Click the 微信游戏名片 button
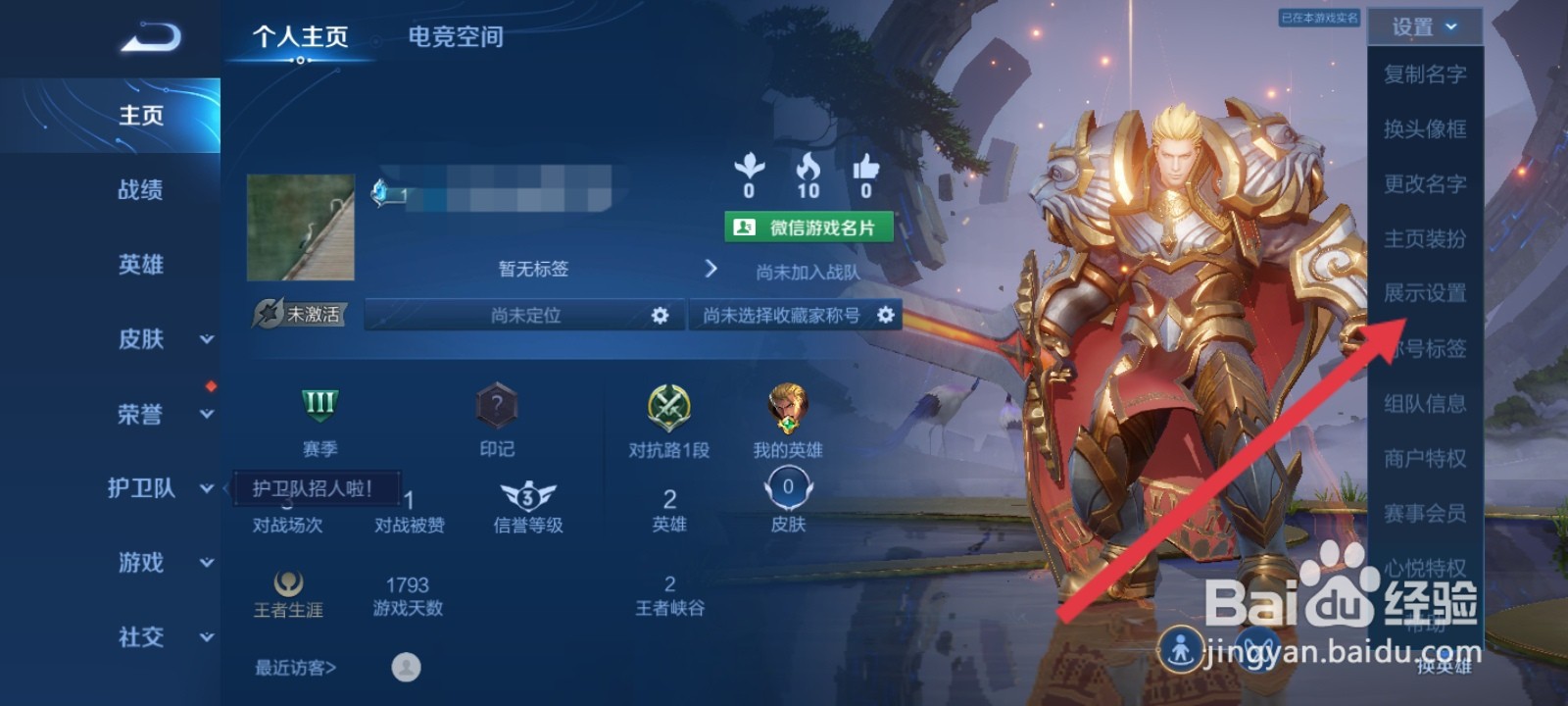The height and width of the screenshot is (706, 1568). tap(806, 228)
